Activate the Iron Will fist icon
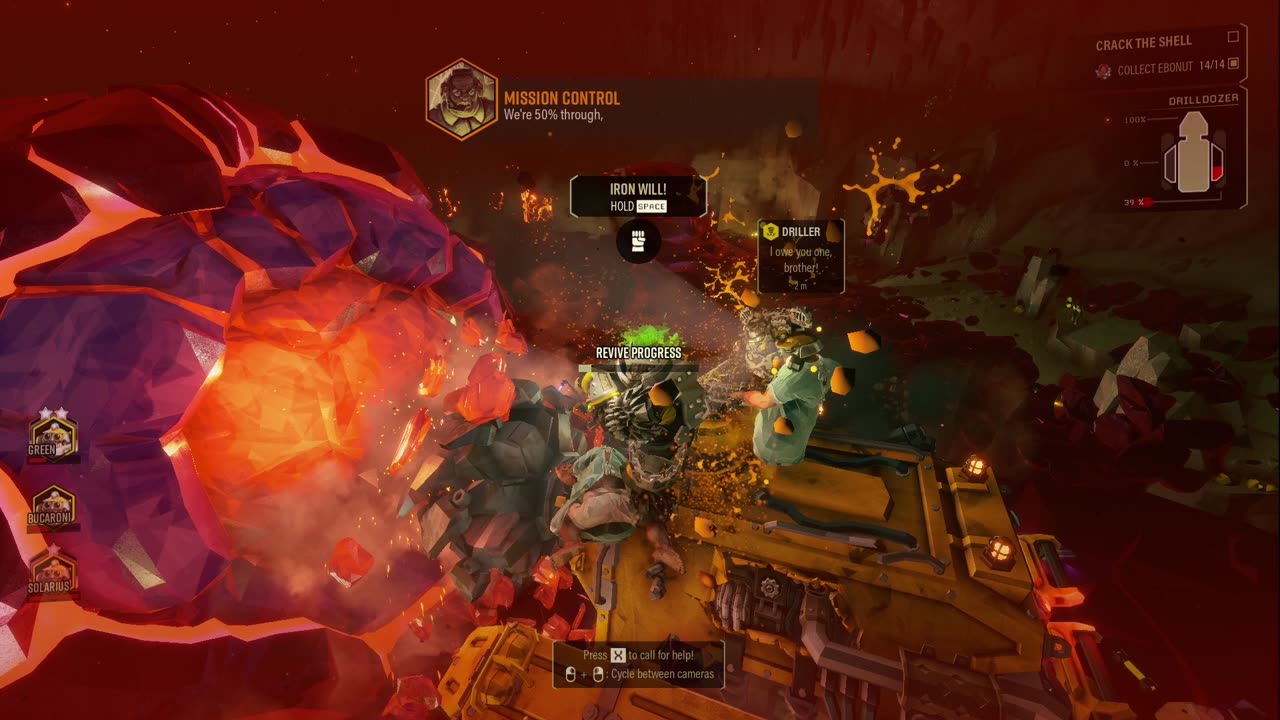This screenshot has width=1280, height=720. (x=638, y=241)
